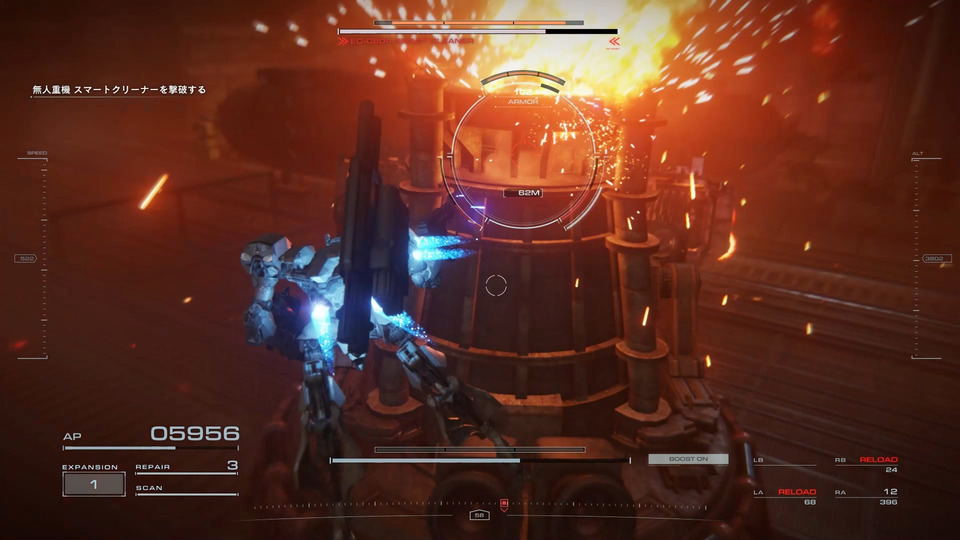Choose the LA weapon slot
The height and width of the screenshot is (540, 960).
point(785,496)
